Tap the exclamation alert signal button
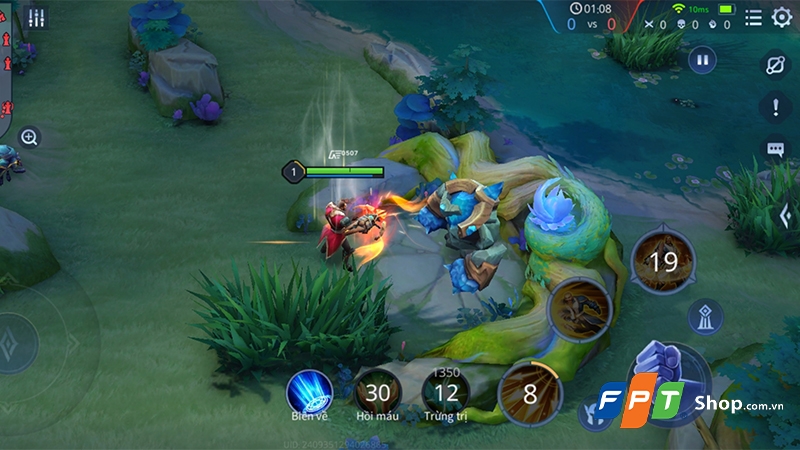Image resolution: width=800 pixels, height=450 pixels. [x=776, y=107]
